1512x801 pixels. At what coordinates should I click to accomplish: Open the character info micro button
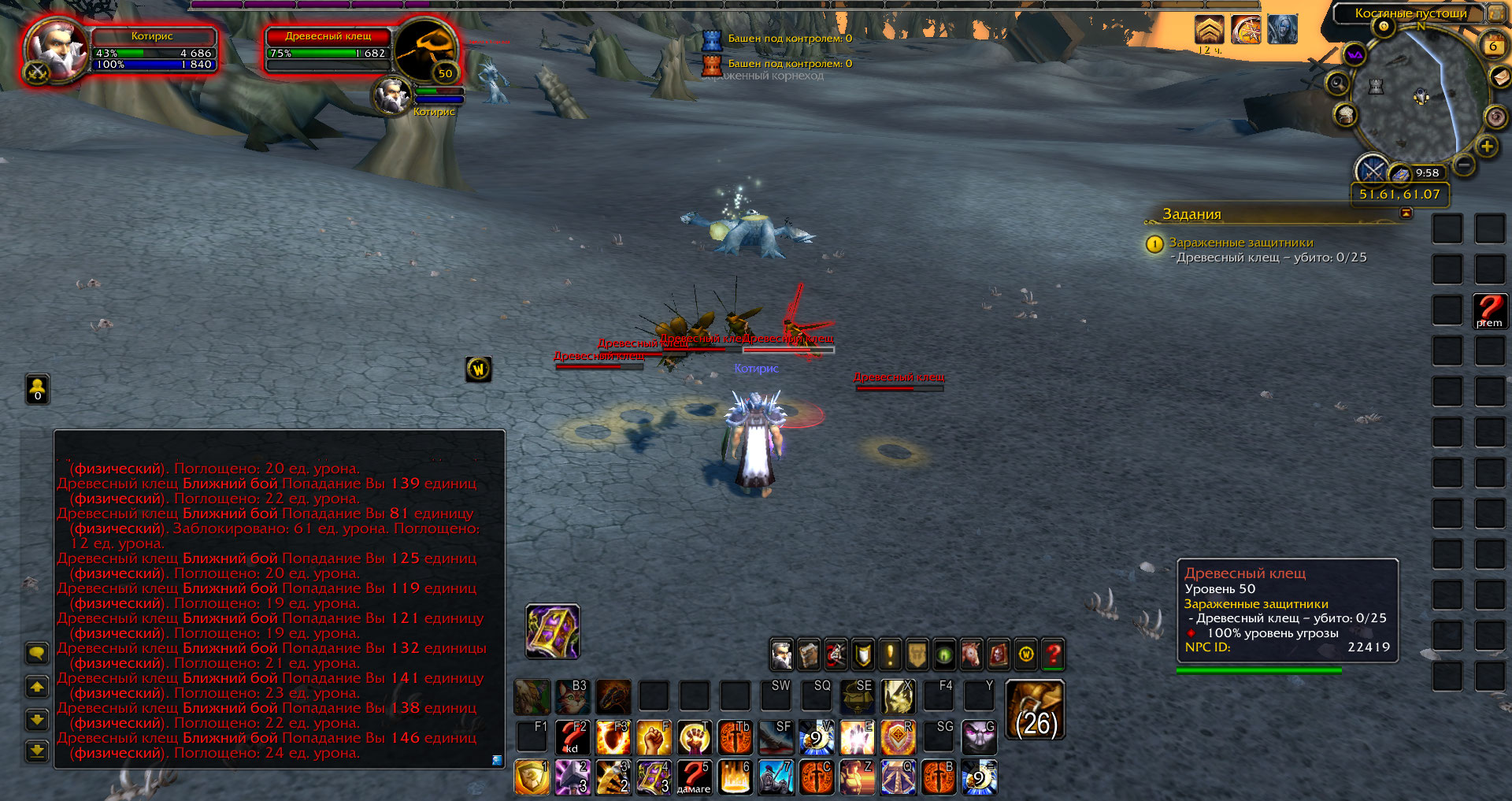pyautogui.click(x=781, y=655)
